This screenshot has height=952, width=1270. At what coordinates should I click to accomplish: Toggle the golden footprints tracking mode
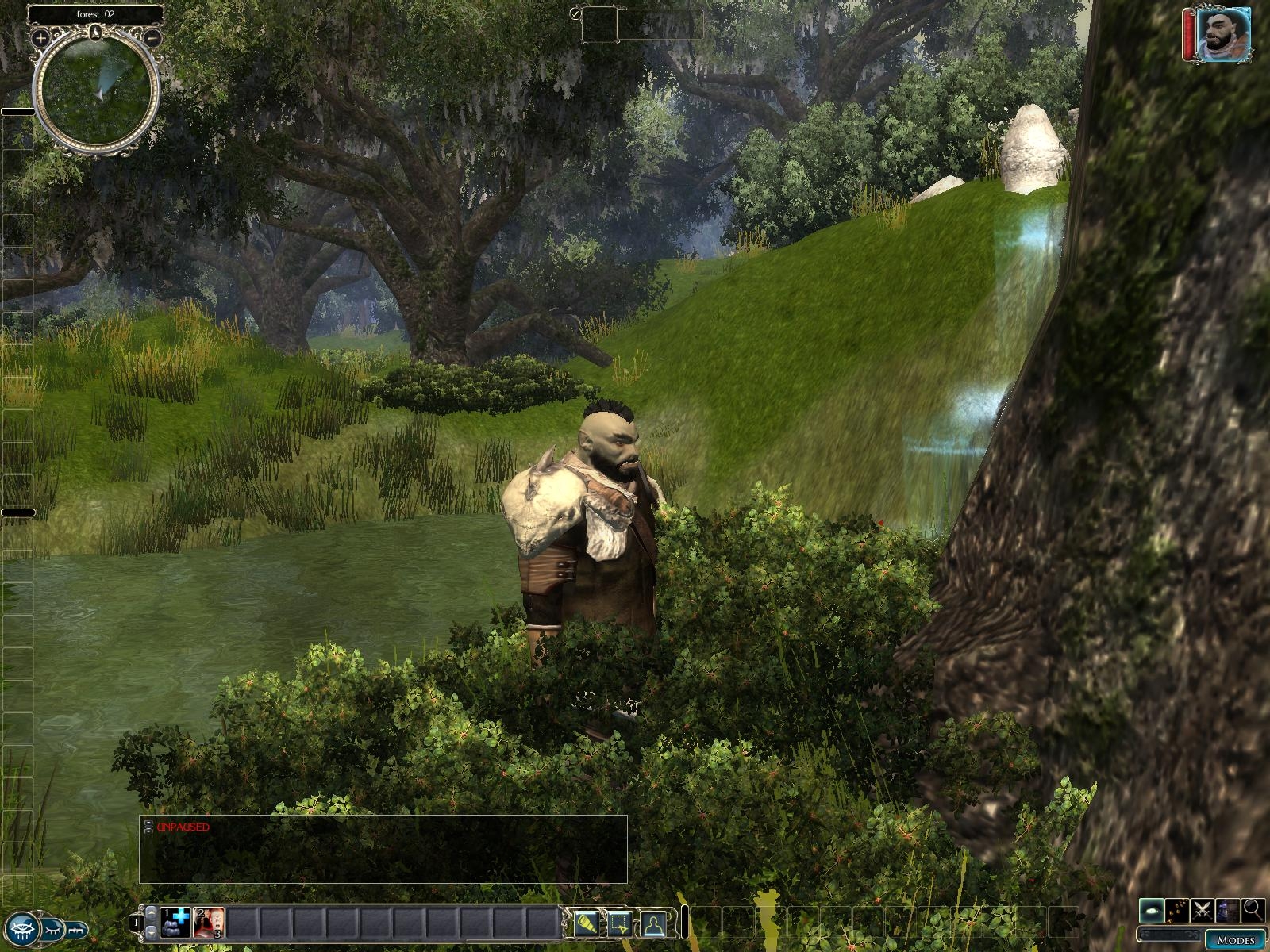click(1178, 911)
